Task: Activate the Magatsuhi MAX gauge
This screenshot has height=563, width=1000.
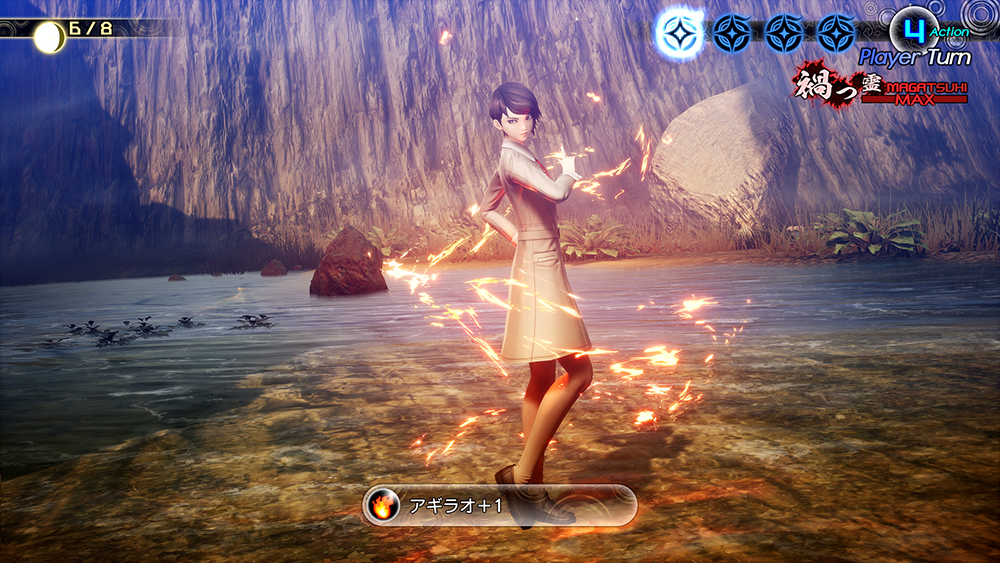Action: coord(881,86)
